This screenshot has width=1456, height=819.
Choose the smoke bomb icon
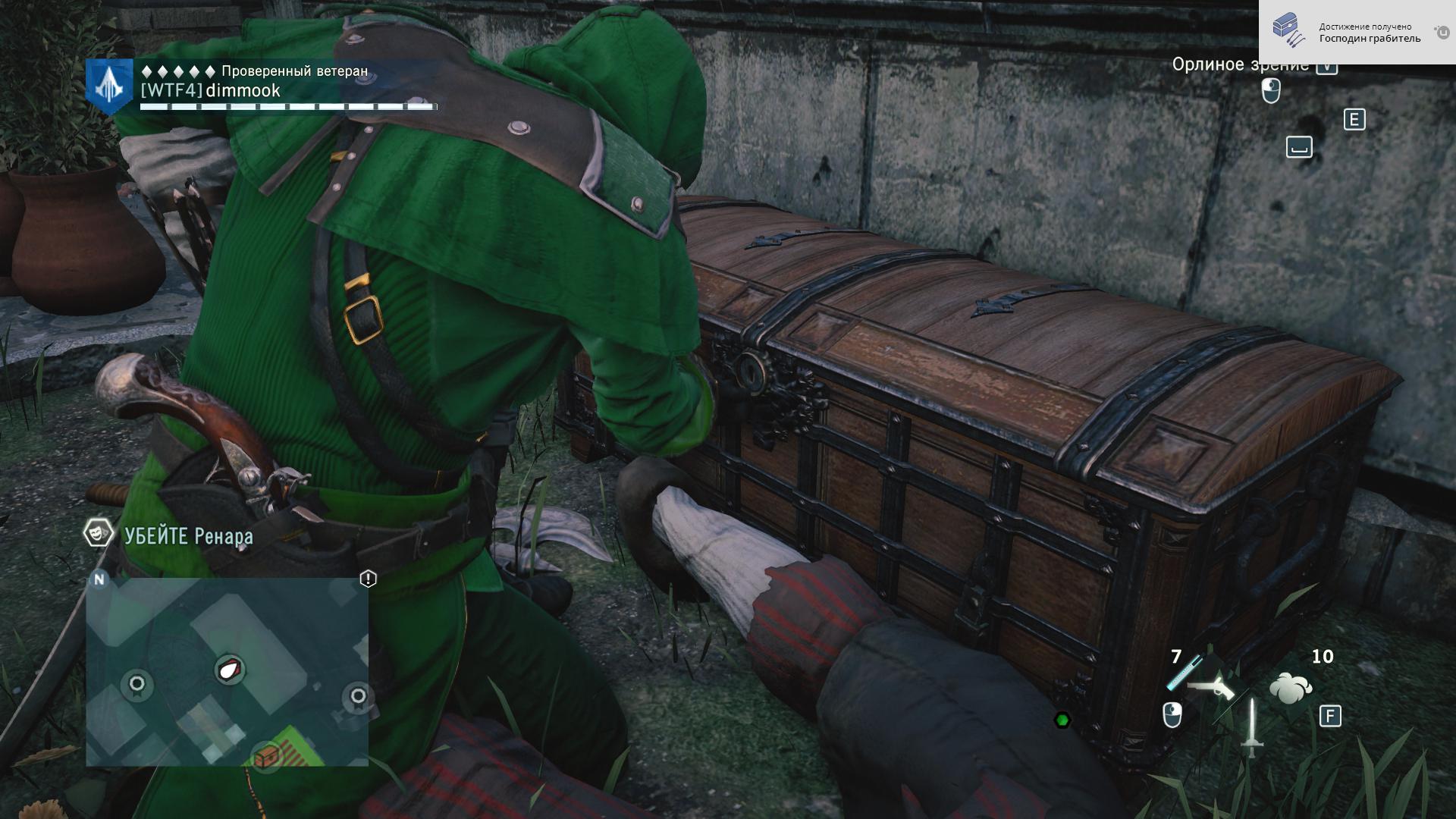(1290, 689)
